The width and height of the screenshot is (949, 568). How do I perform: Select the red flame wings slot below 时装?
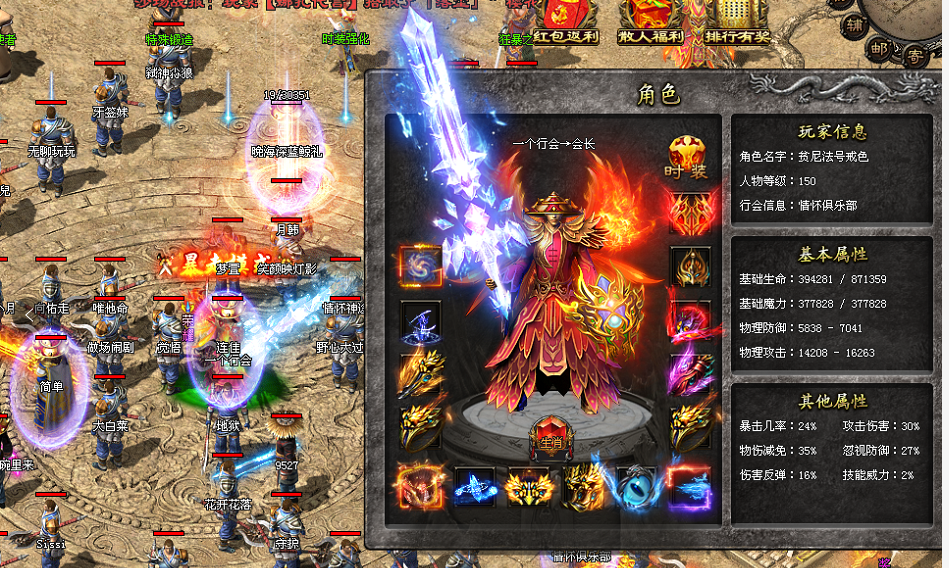690,213
